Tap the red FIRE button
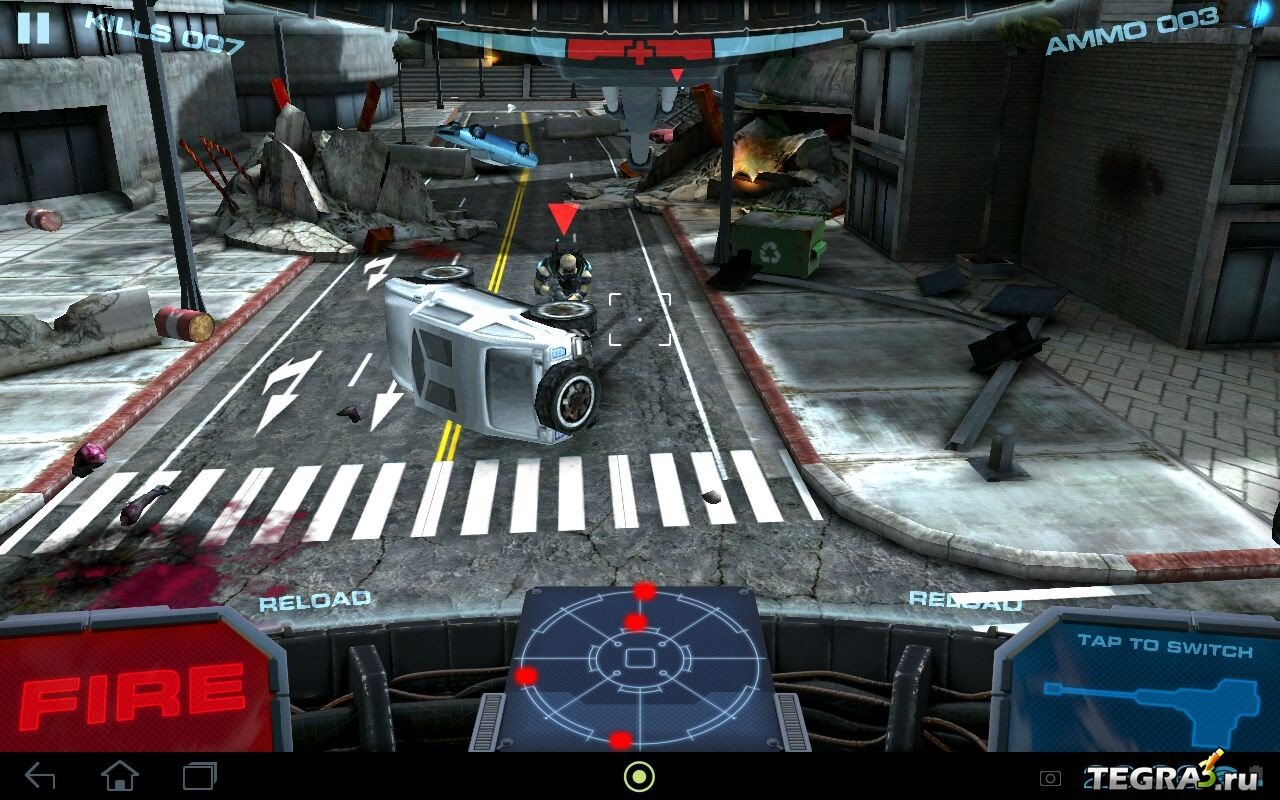This screenshot has width=1280, height=800. click(135, 689)
